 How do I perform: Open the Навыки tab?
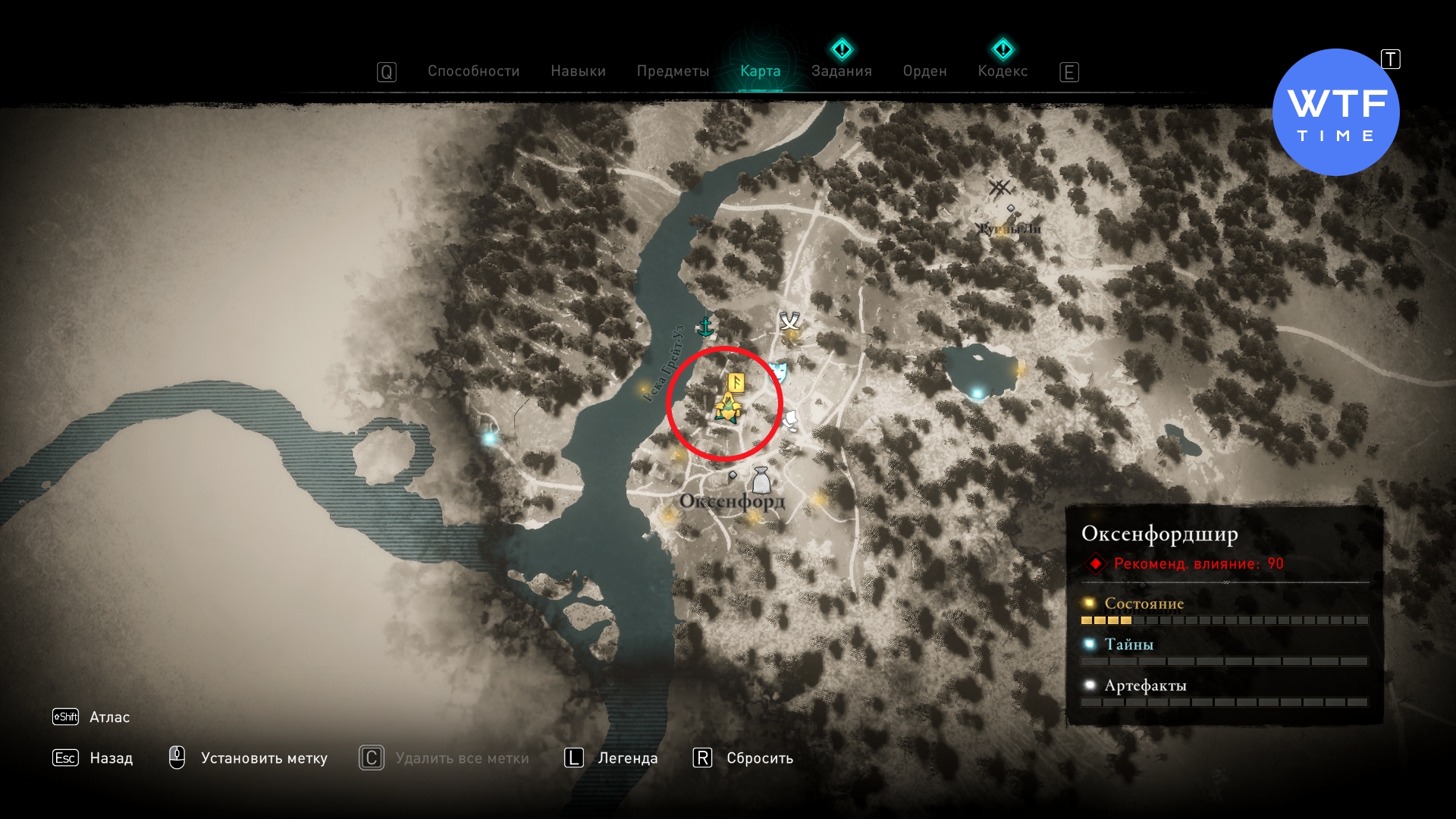pos(578,71)
